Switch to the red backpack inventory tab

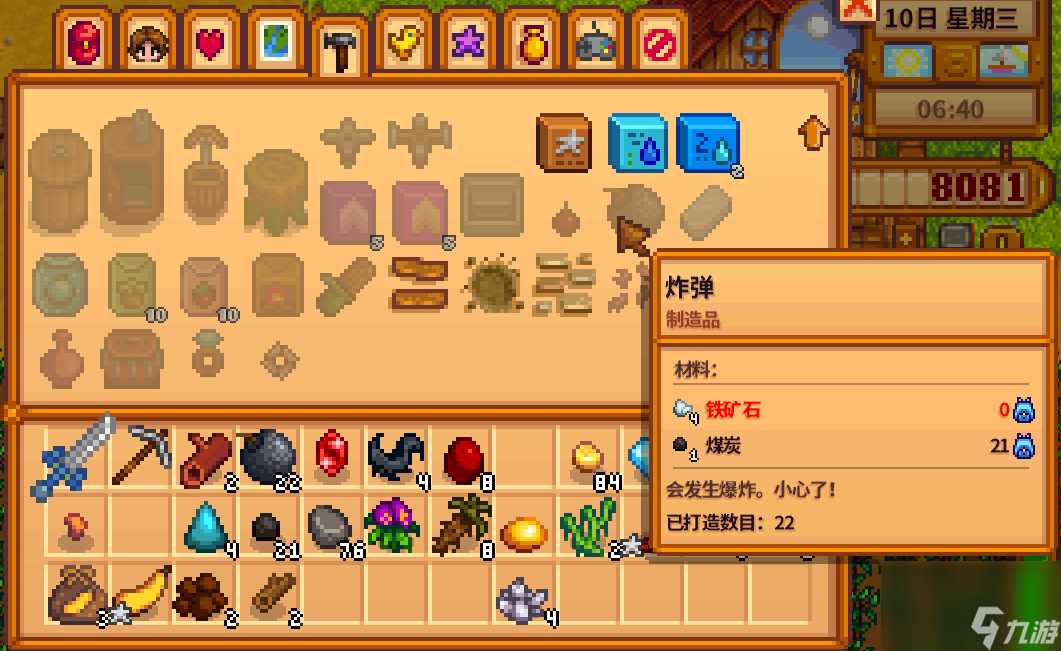point(84,42)
